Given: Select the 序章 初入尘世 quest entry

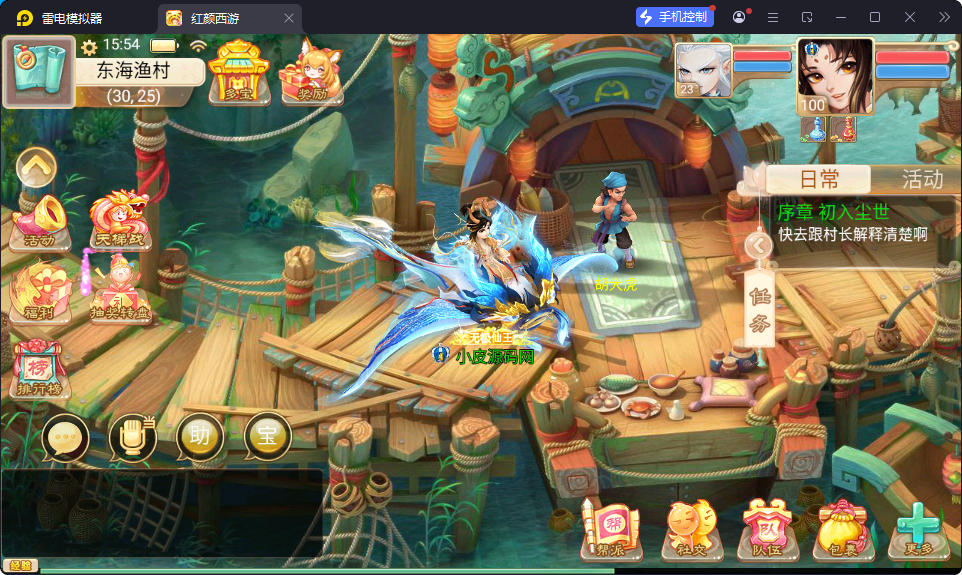Looking at the screenshot, I should tap(863, 223).
